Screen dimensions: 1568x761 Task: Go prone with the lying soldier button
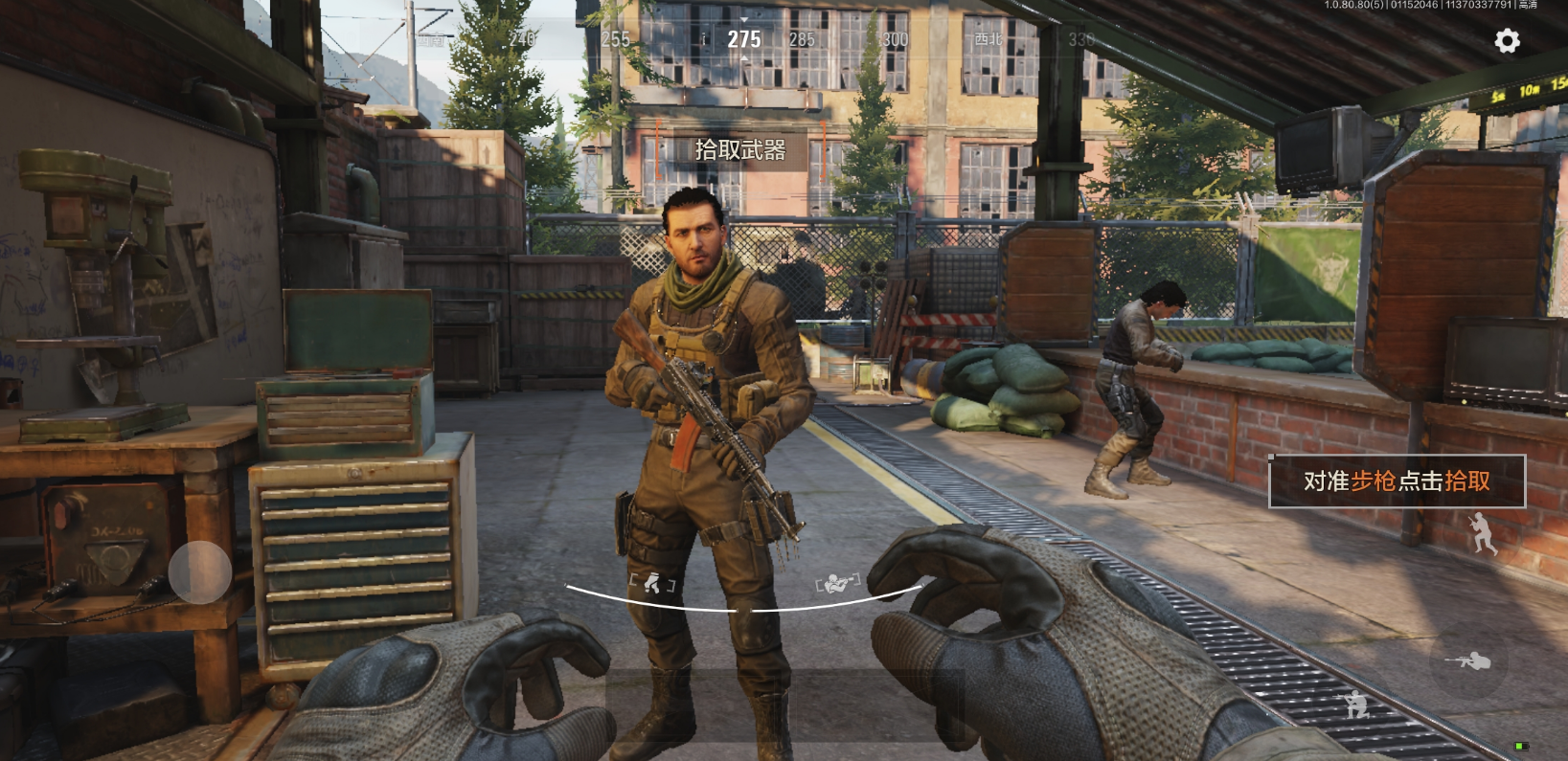[1468, 660]
